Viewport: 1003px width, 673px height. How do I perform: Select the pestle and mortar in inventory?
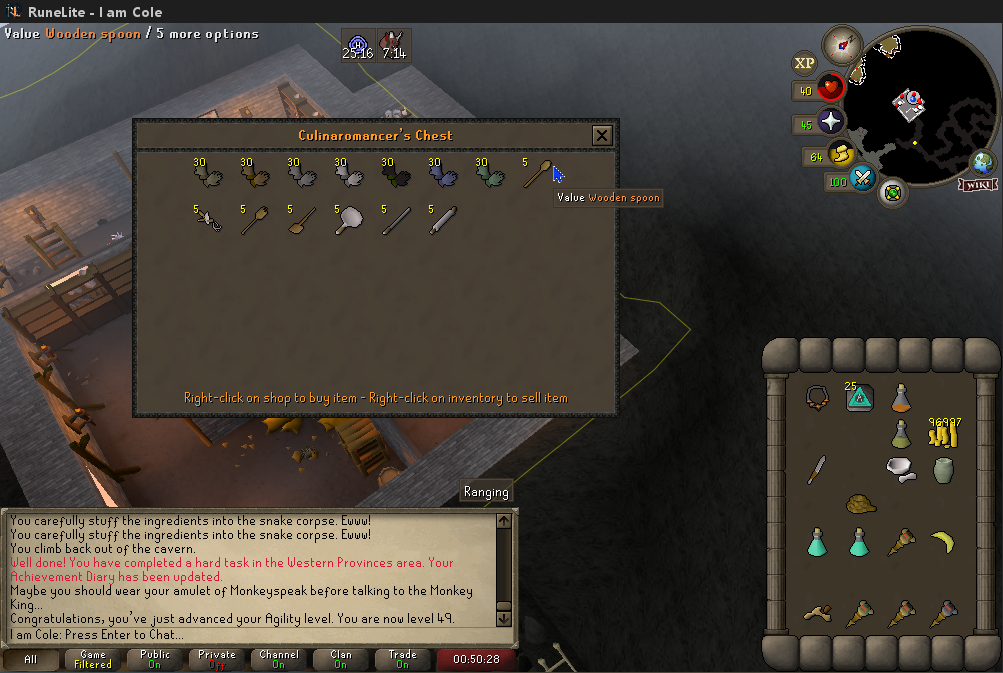[900, 468]
